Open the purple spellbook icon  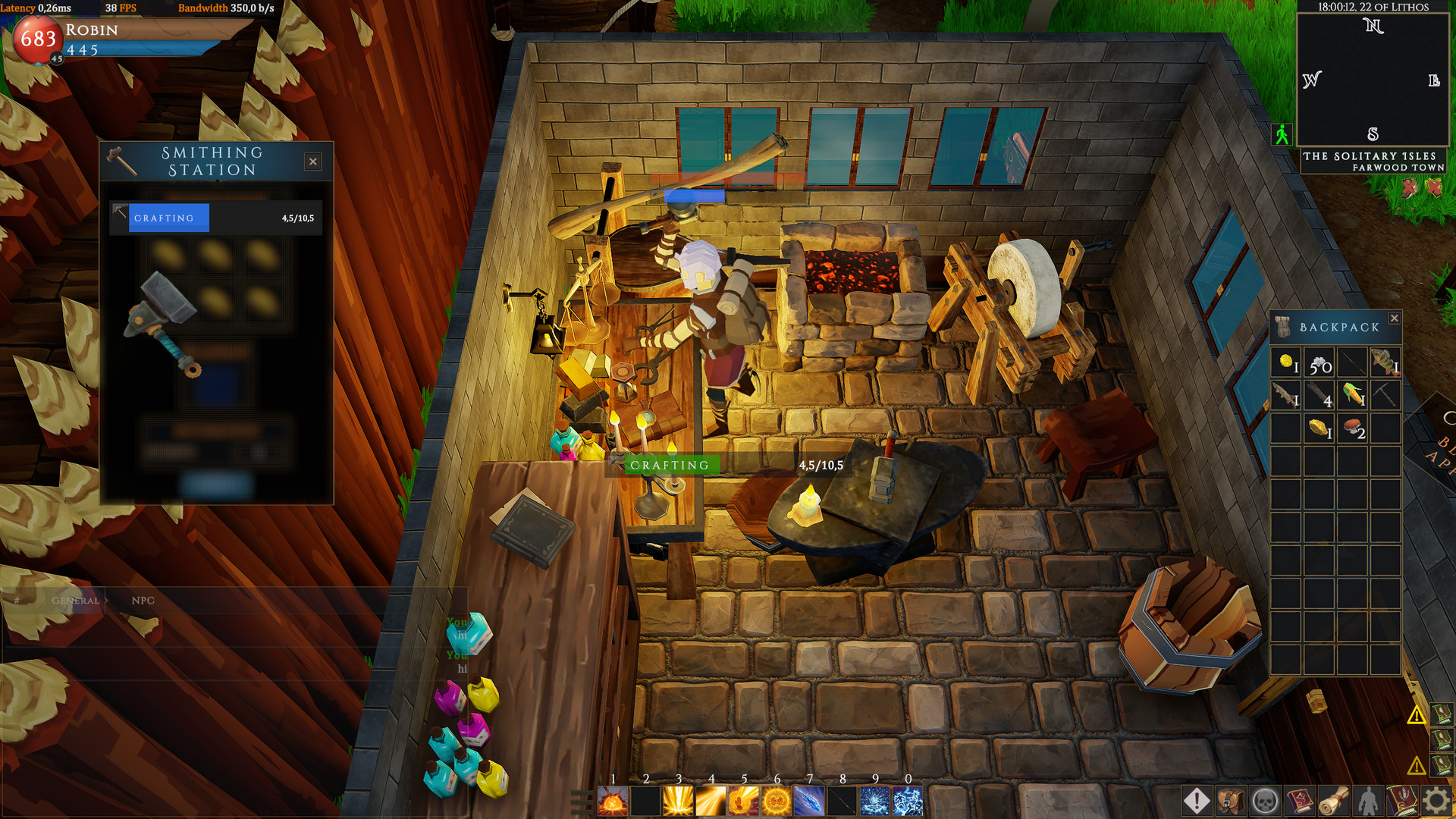click(1301, 800)
